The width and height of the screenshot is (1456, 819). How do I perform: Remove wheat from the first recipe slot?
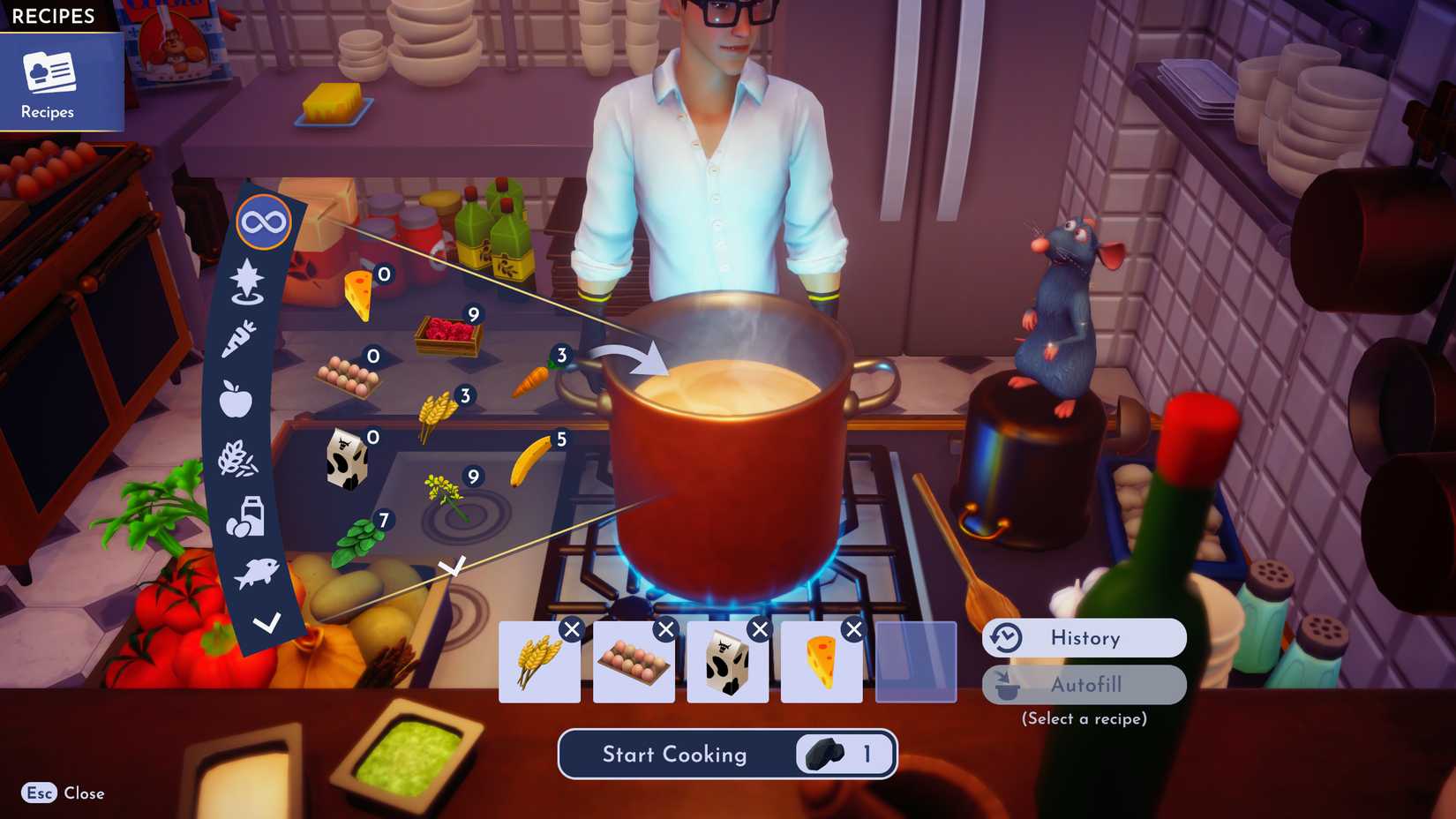point(574,627)
